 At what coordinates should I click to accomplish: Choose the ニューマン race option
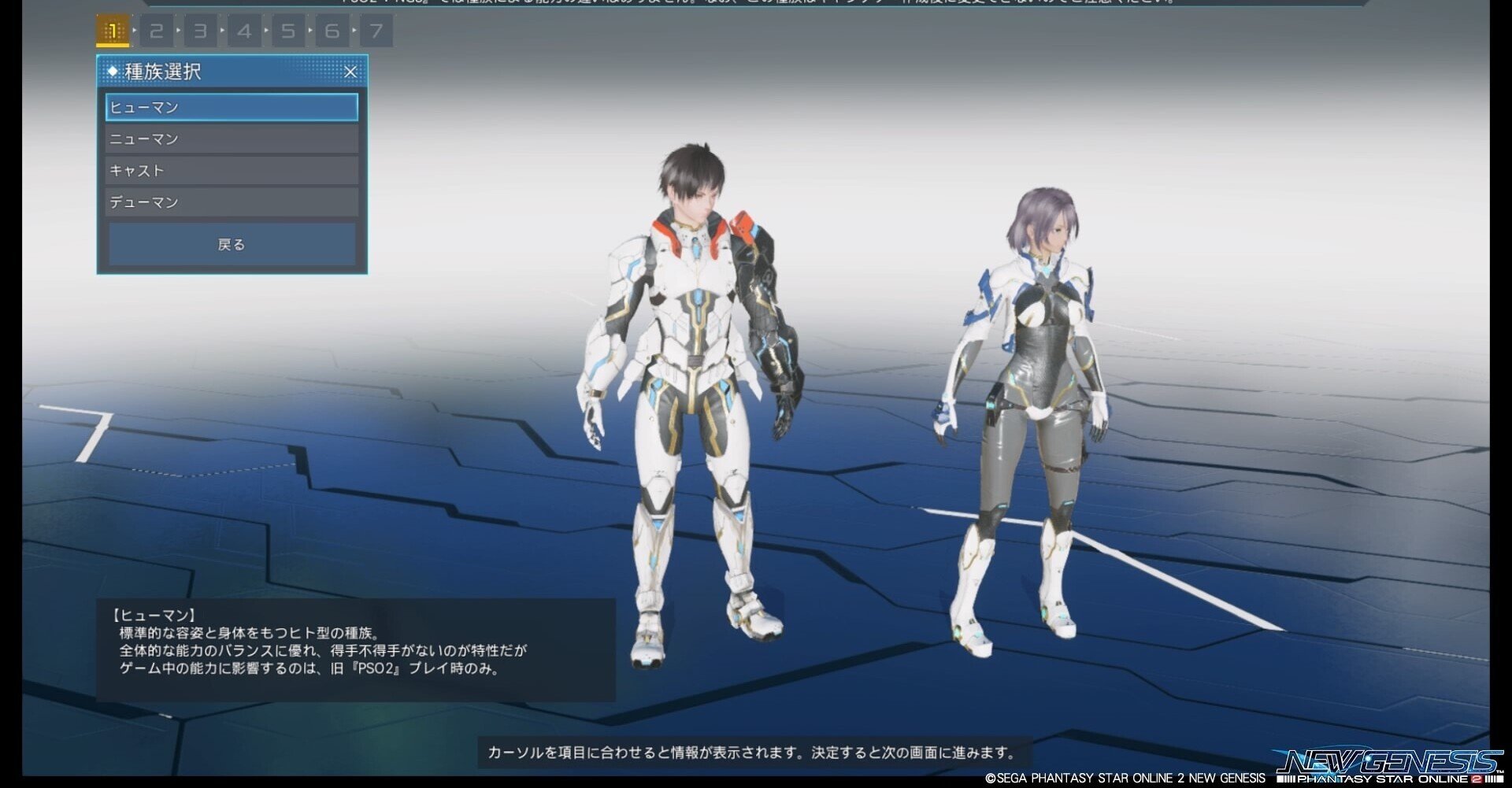[232, 139]
